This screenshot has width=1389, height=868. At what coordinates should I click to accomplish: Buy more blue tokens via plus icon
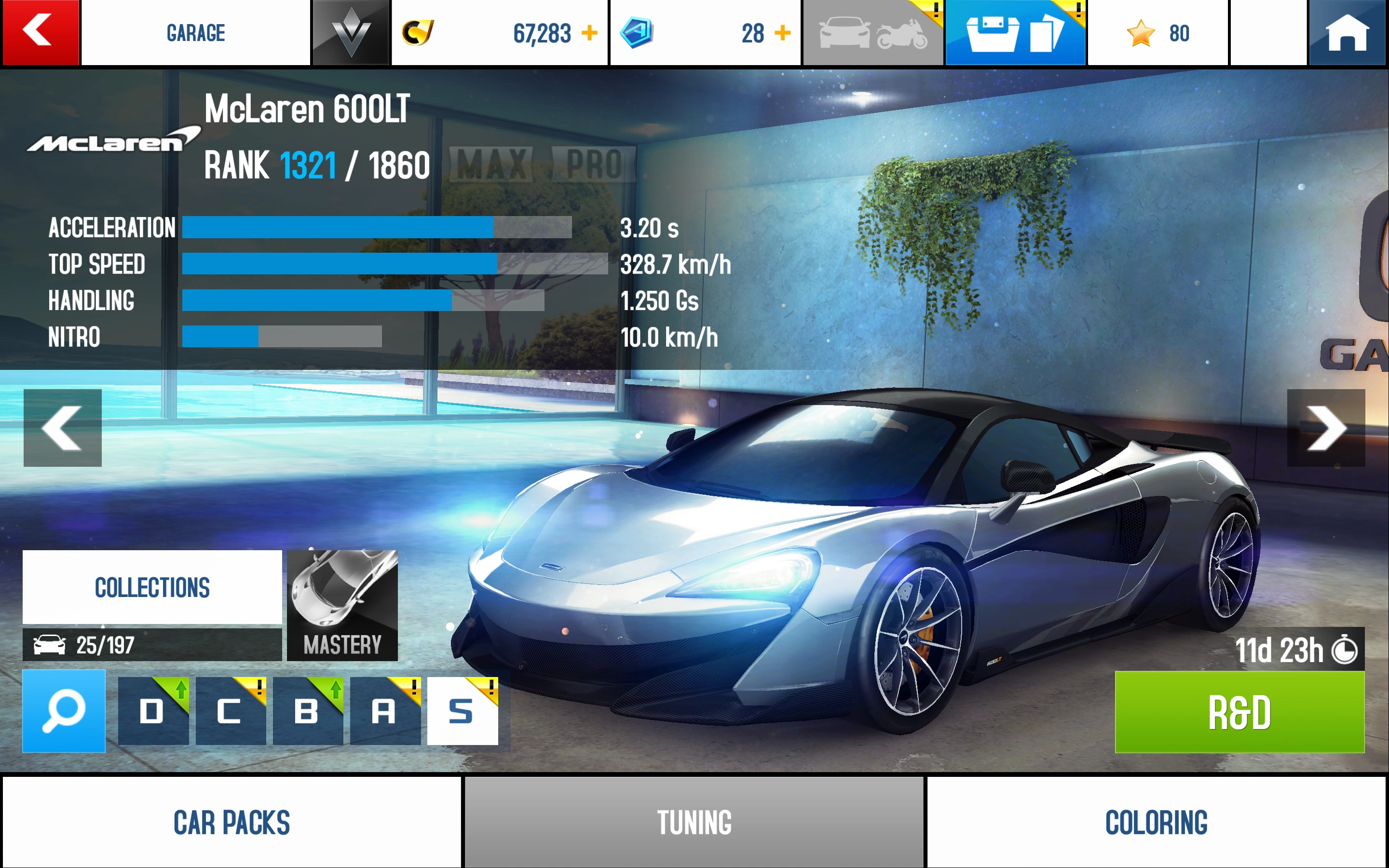tap(782, 33)
